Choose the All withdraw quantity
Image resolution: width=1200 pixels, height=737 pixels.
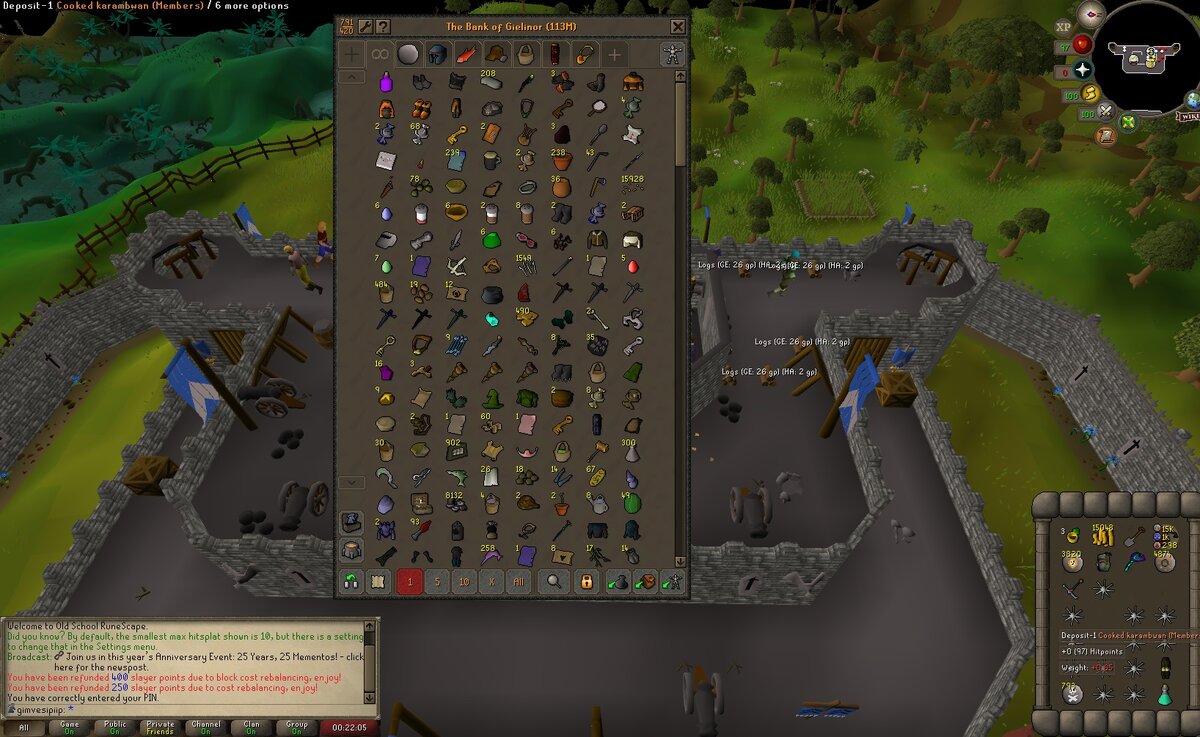tap(517, 582)
